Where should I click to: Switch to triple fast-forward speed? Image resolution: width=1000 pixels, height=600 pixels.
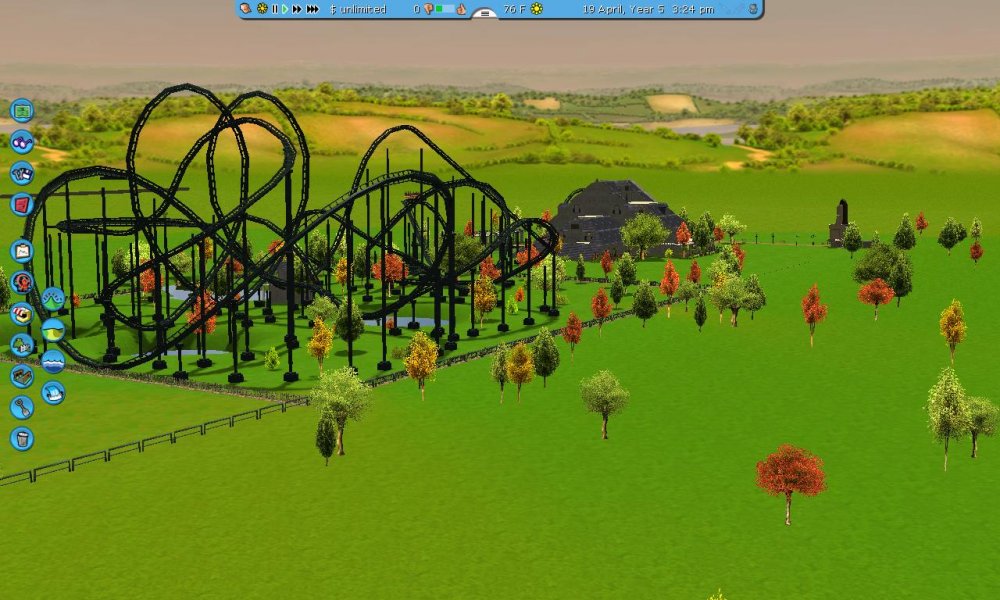[x=313, y=9]
